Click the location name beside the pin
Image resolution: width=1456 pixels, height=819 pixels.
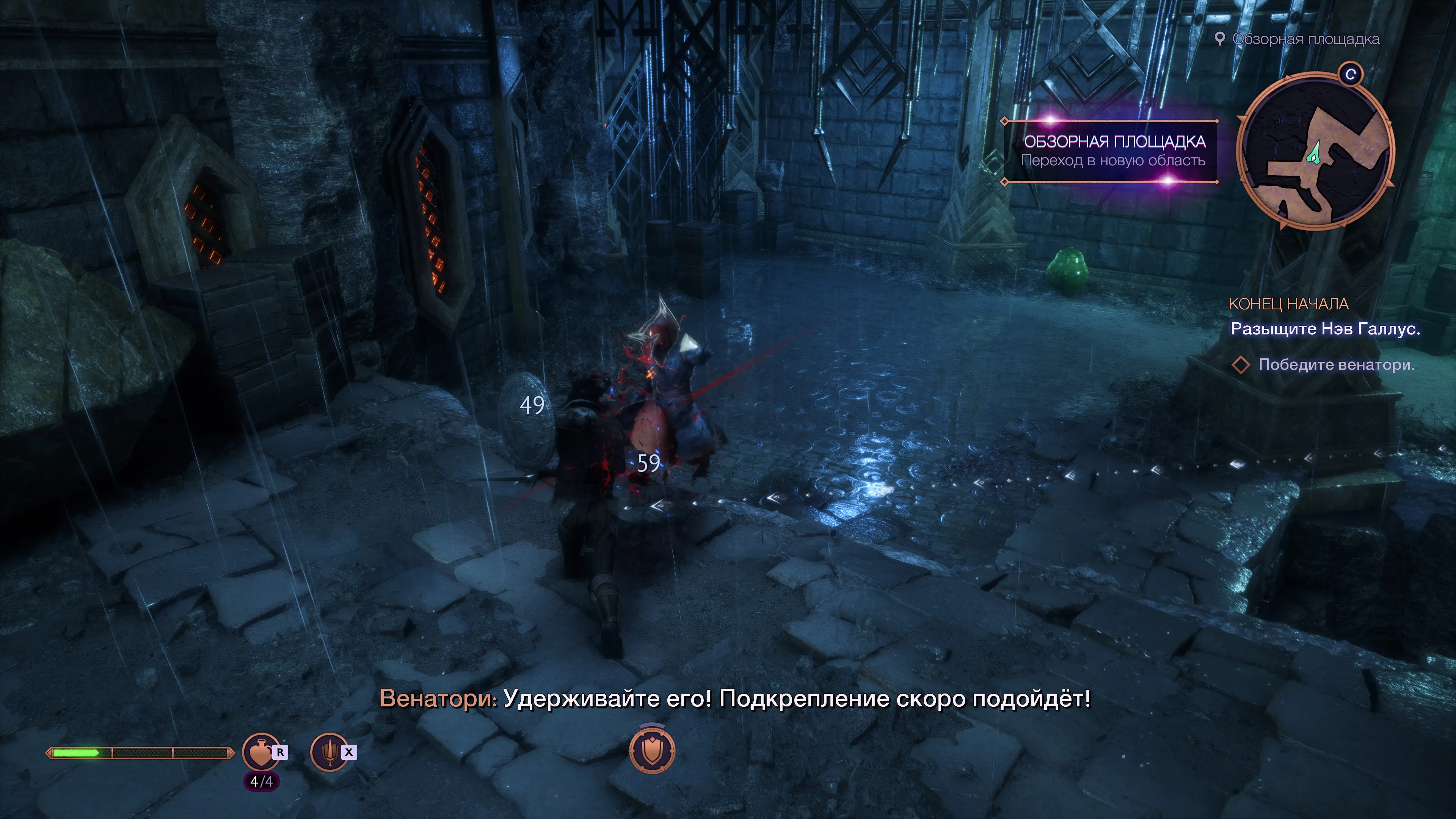point(1305,39)
